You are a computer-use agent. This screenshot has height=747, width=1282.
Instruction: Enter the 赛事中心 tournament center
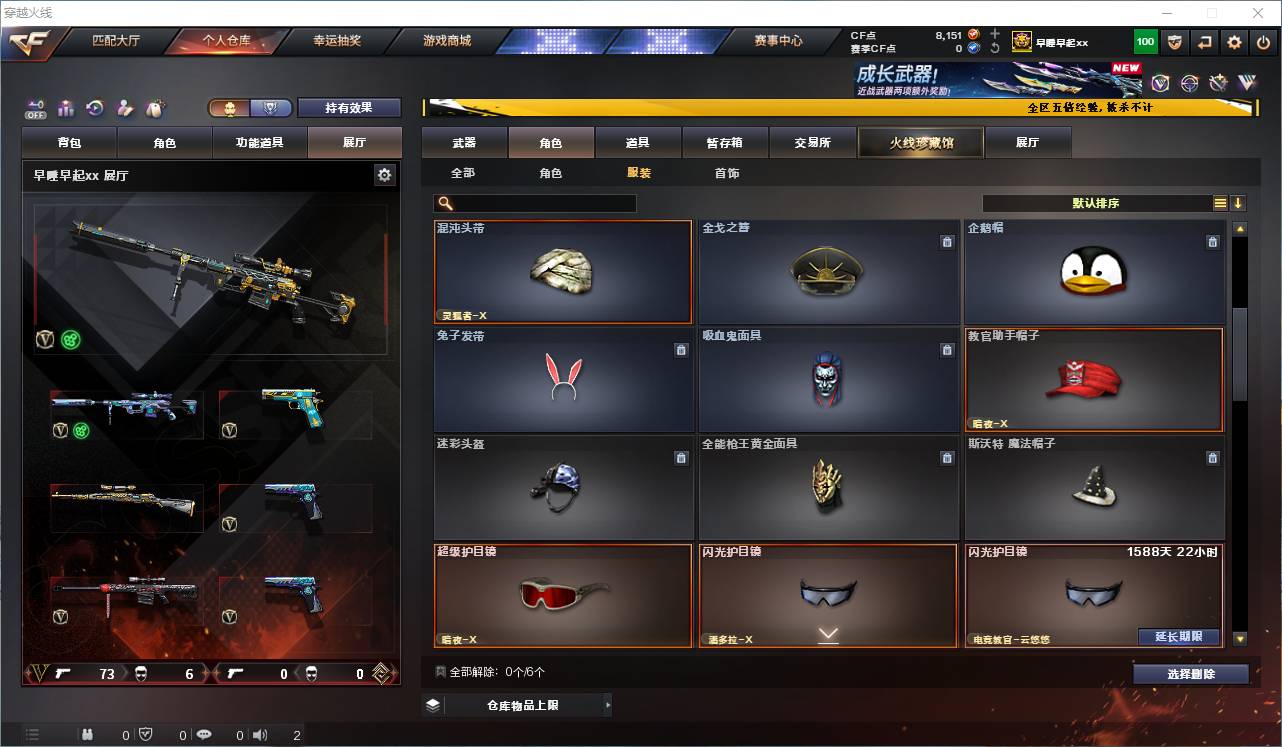(778, 41)
